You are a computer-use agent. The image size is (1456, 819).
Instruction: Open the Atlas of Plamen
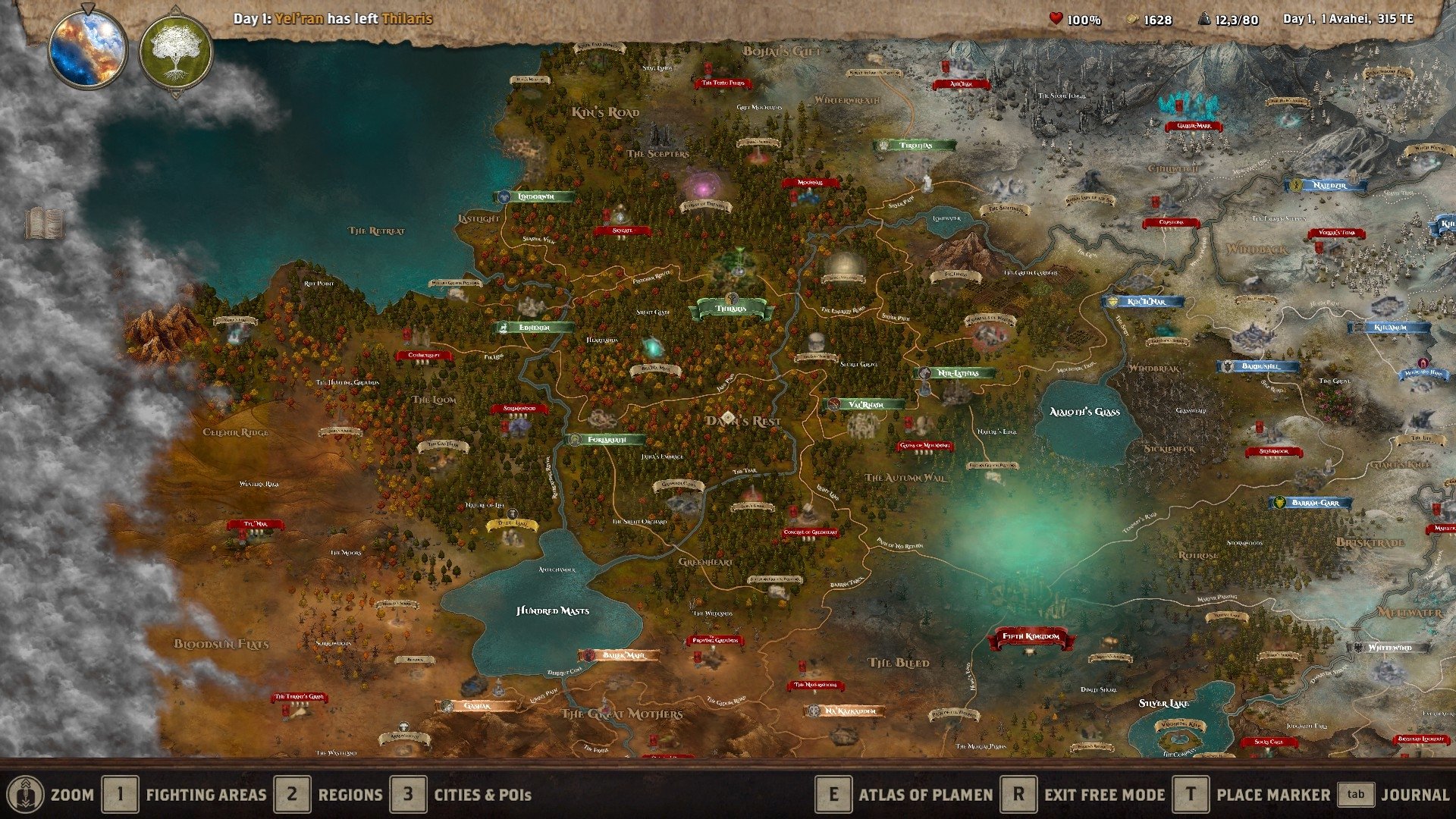(835, 795)
